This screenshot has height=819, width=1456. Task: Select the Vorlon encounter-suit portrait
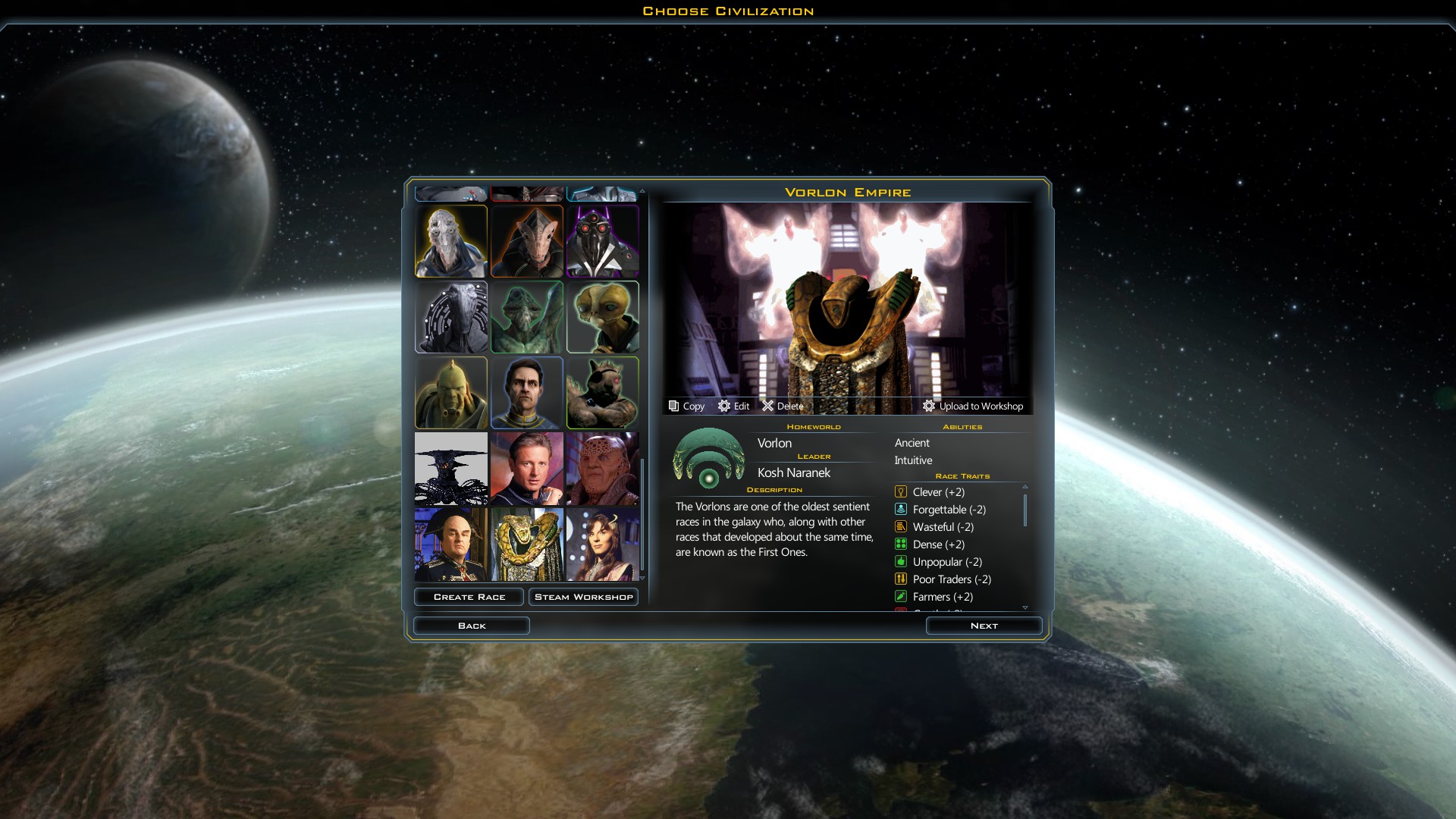(527, 544)
